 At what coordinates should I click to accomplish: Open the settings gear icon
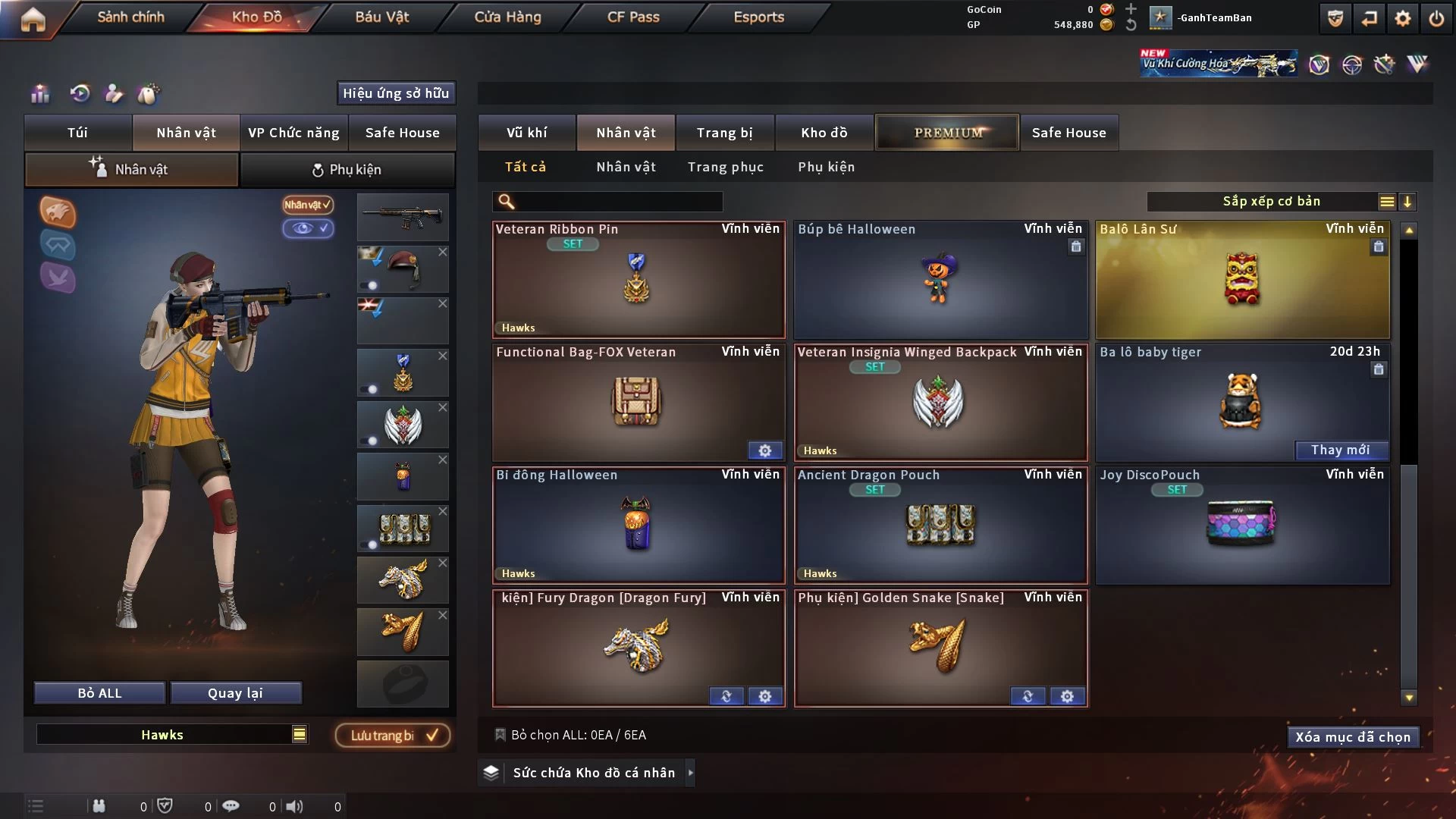click(1402, 18)
